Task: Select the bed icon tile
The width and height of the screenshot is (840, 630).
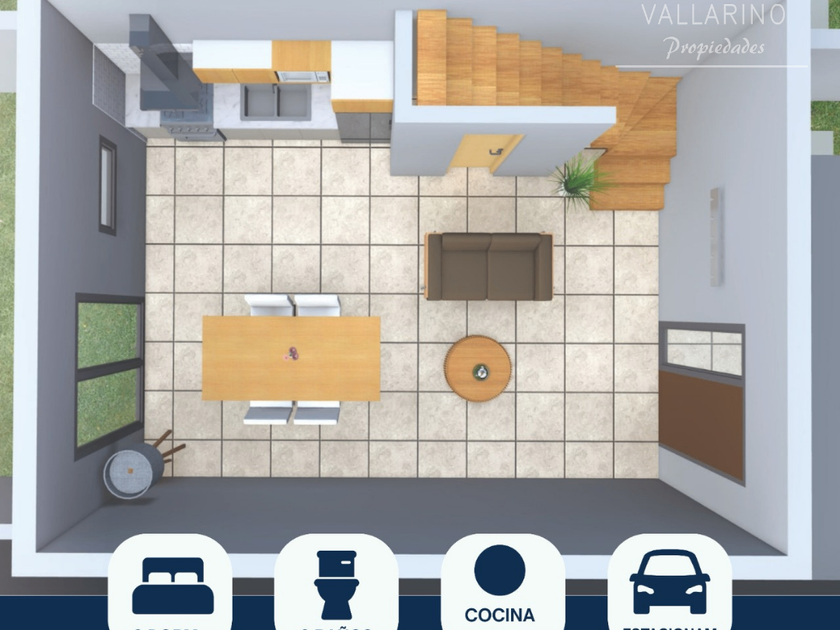Action: point(171,584)
